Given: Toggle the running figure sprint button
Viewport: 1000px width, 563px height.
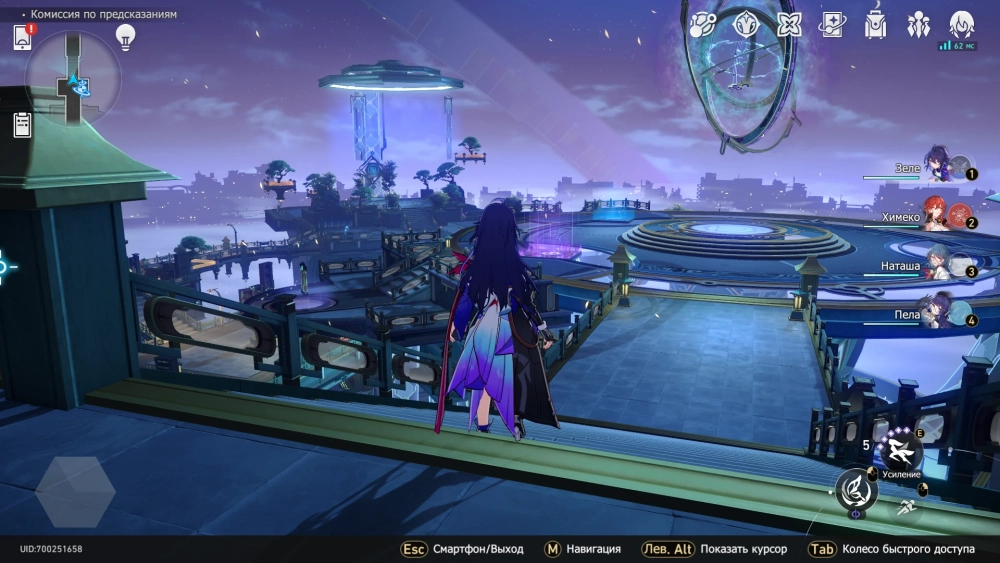Looking at the screenshot, I should pyautogui.click(x=907, y=507).
